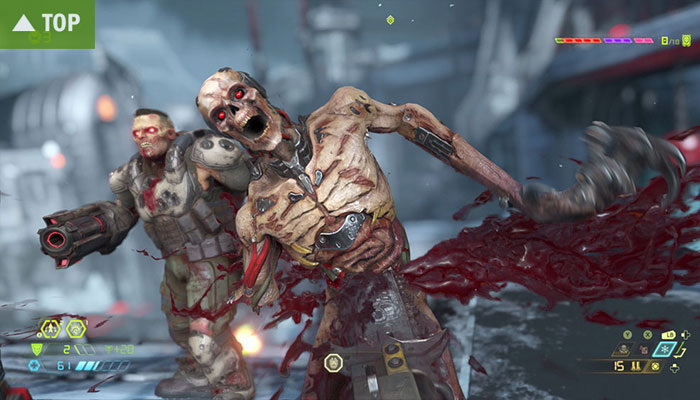Click the chainsaw fuel icon
Screen dimensions: 700x400
[x=637, y=367]
